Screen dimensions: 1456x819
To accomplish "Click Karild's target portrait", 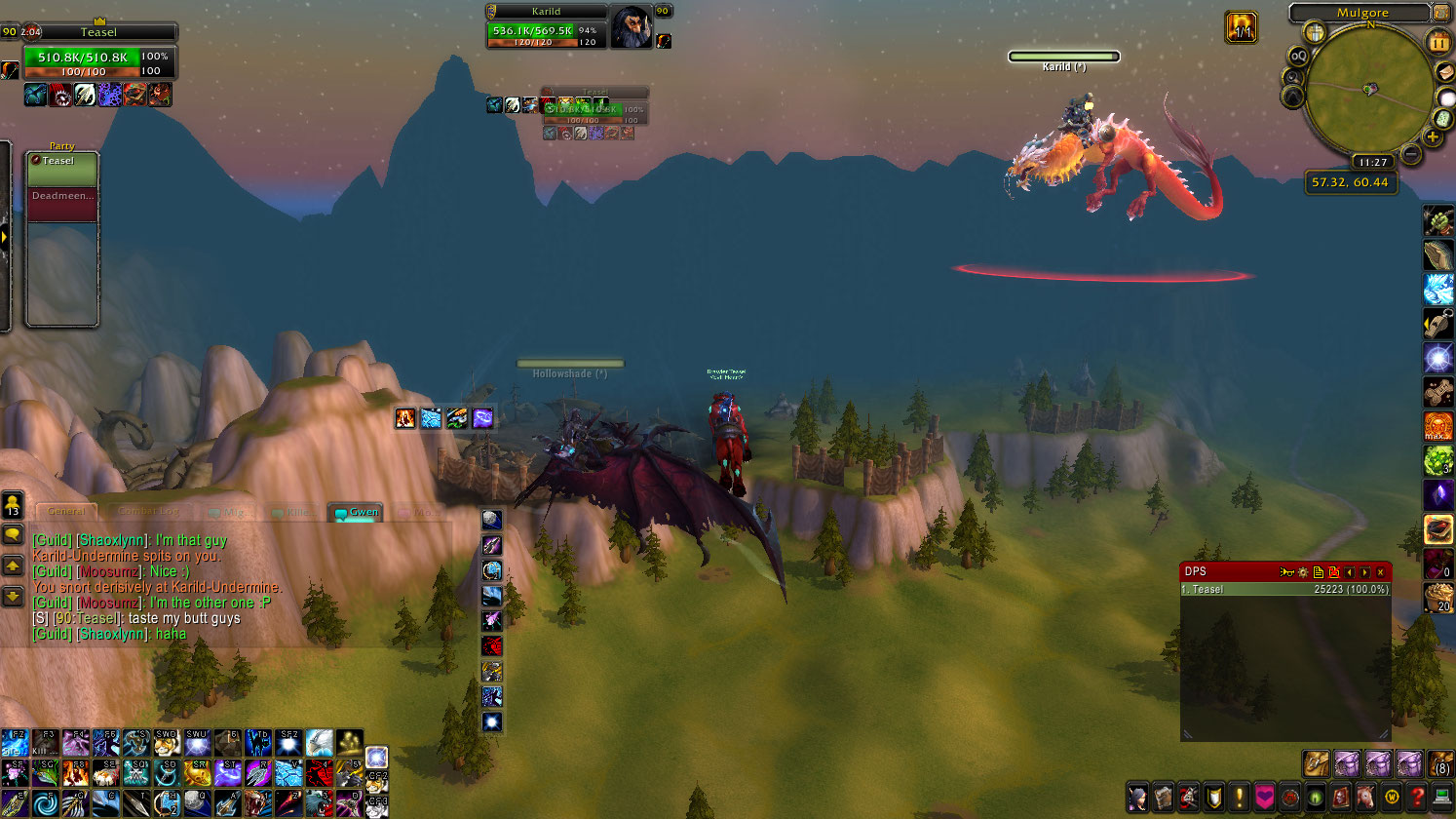I will click(x=631, y=26).
